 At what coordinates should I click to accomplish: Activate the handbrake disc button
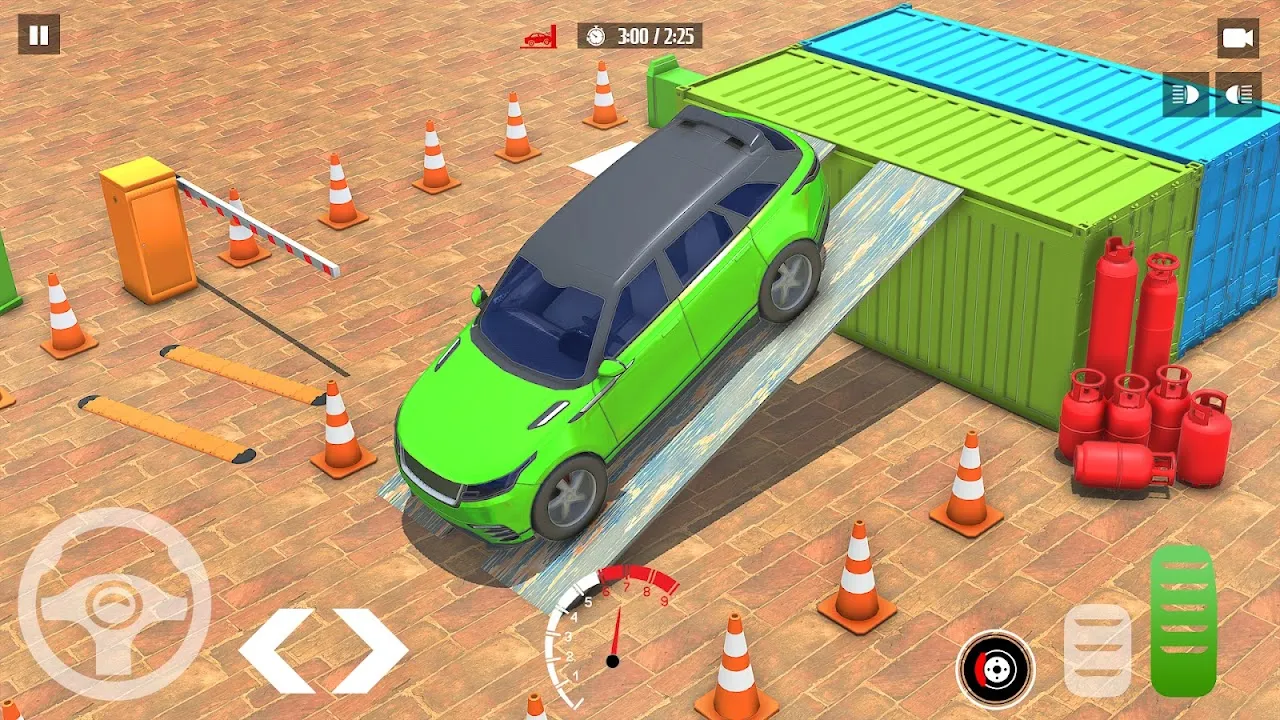(x=995, y=669)
